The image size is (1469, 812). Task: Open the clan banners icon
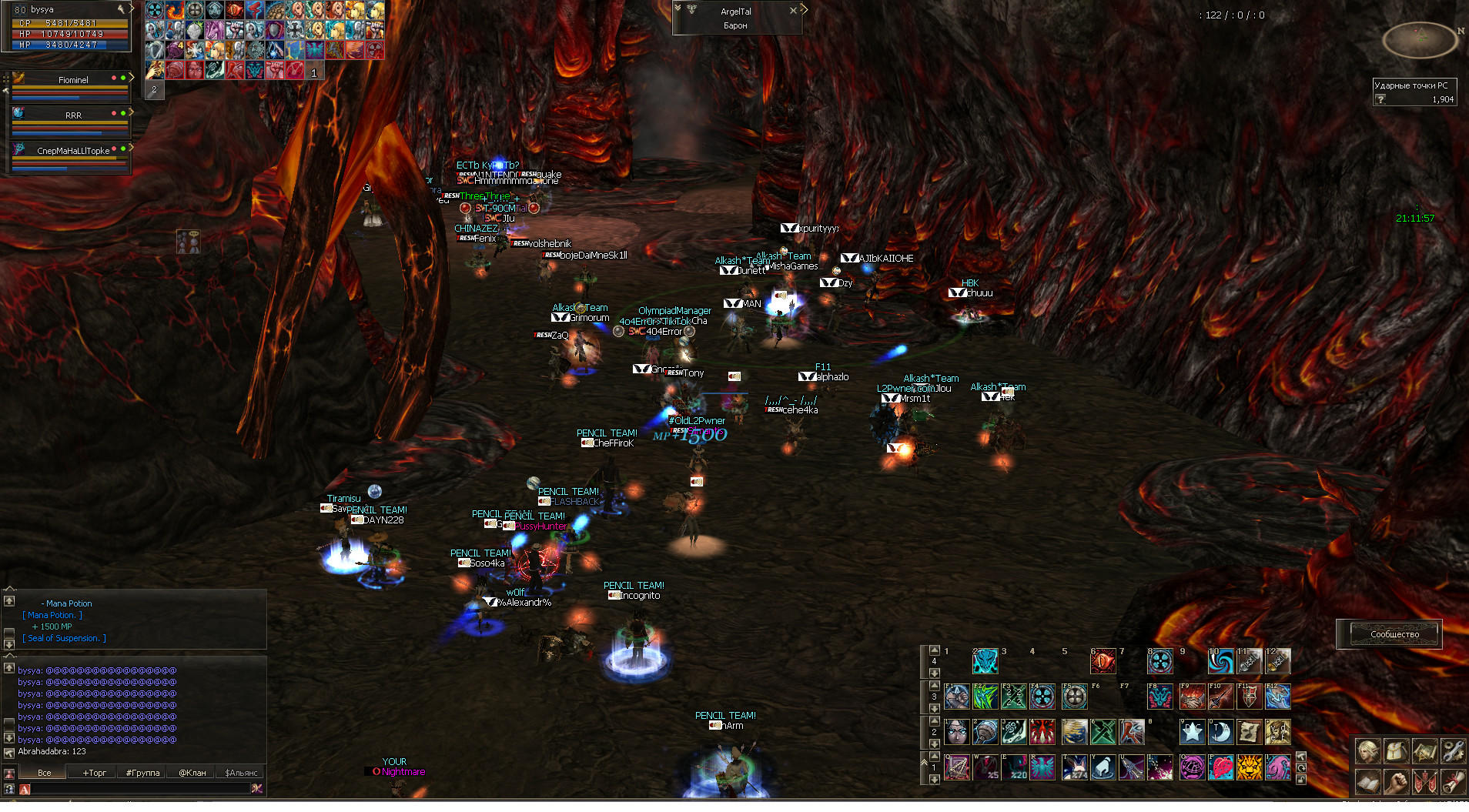(x=1424, y=782)
